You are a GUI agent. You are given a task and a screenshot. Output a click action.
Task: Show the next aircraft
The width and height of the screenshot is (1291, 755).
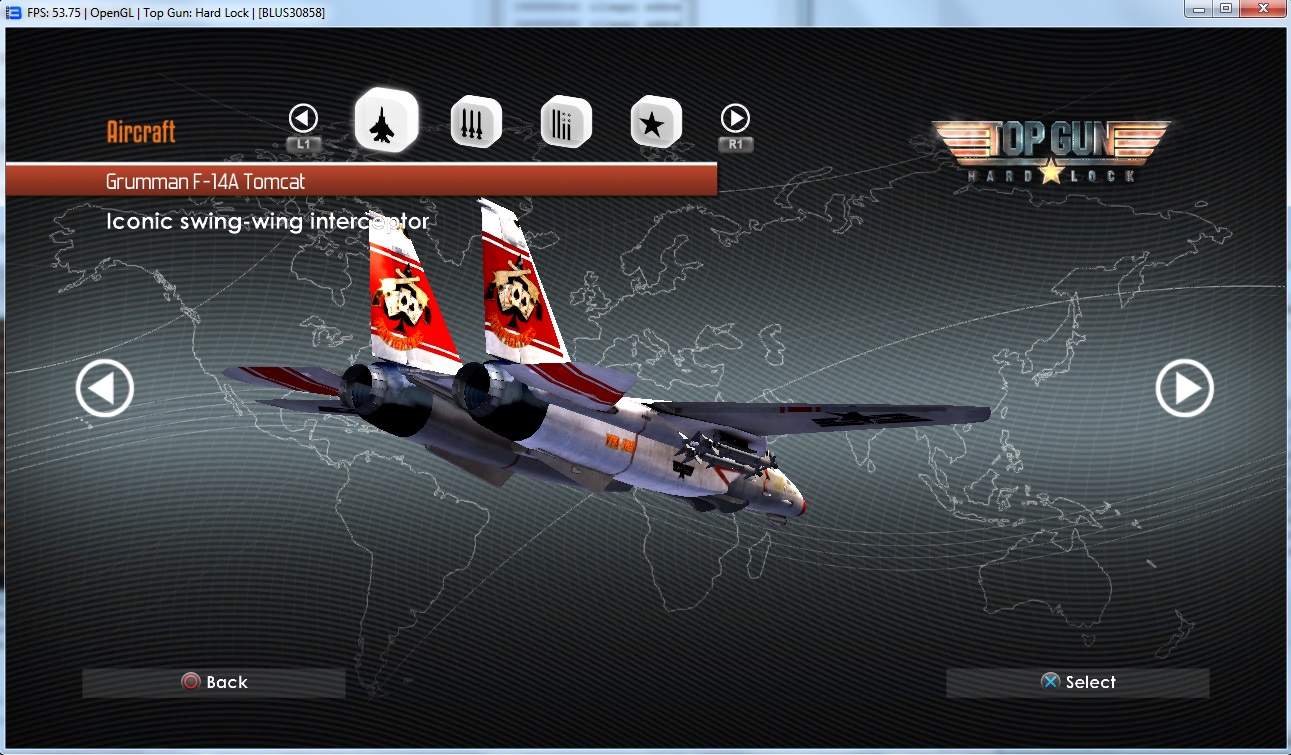coord(1184,388)
